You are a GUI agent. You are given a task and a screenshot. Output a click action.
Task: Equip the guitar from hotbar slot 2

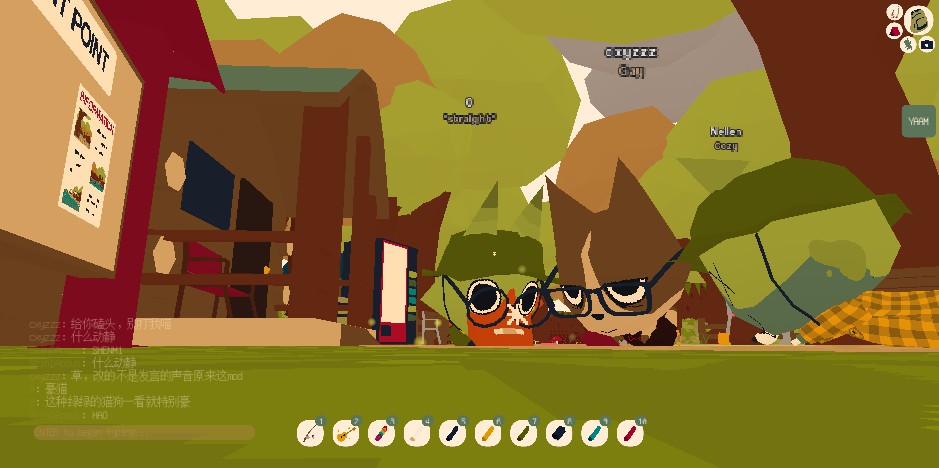pos(345,434)
